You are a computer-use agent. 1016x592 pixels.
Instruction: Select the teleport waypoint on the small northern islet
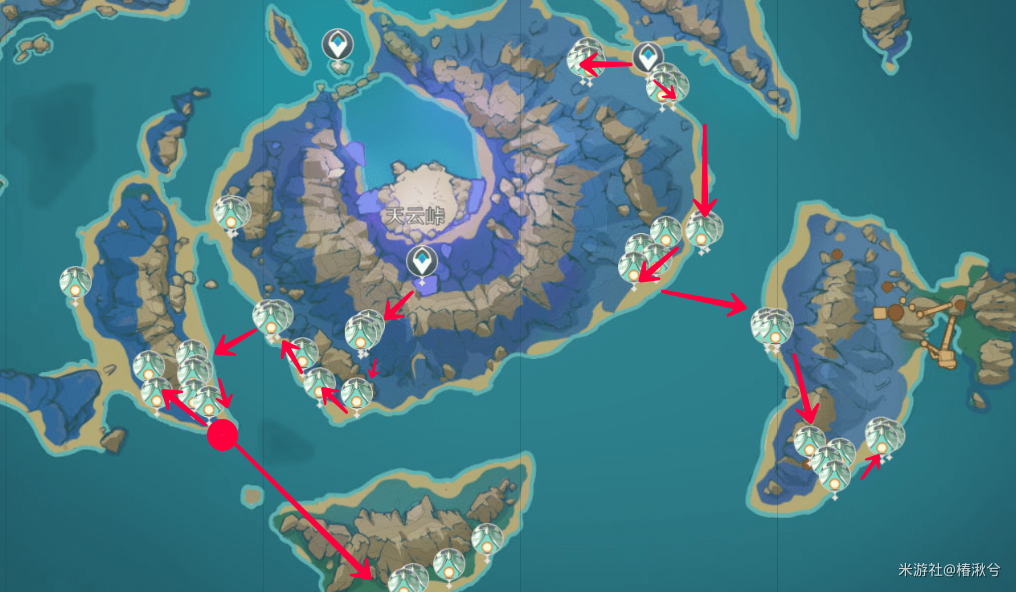tap(337, 46)
